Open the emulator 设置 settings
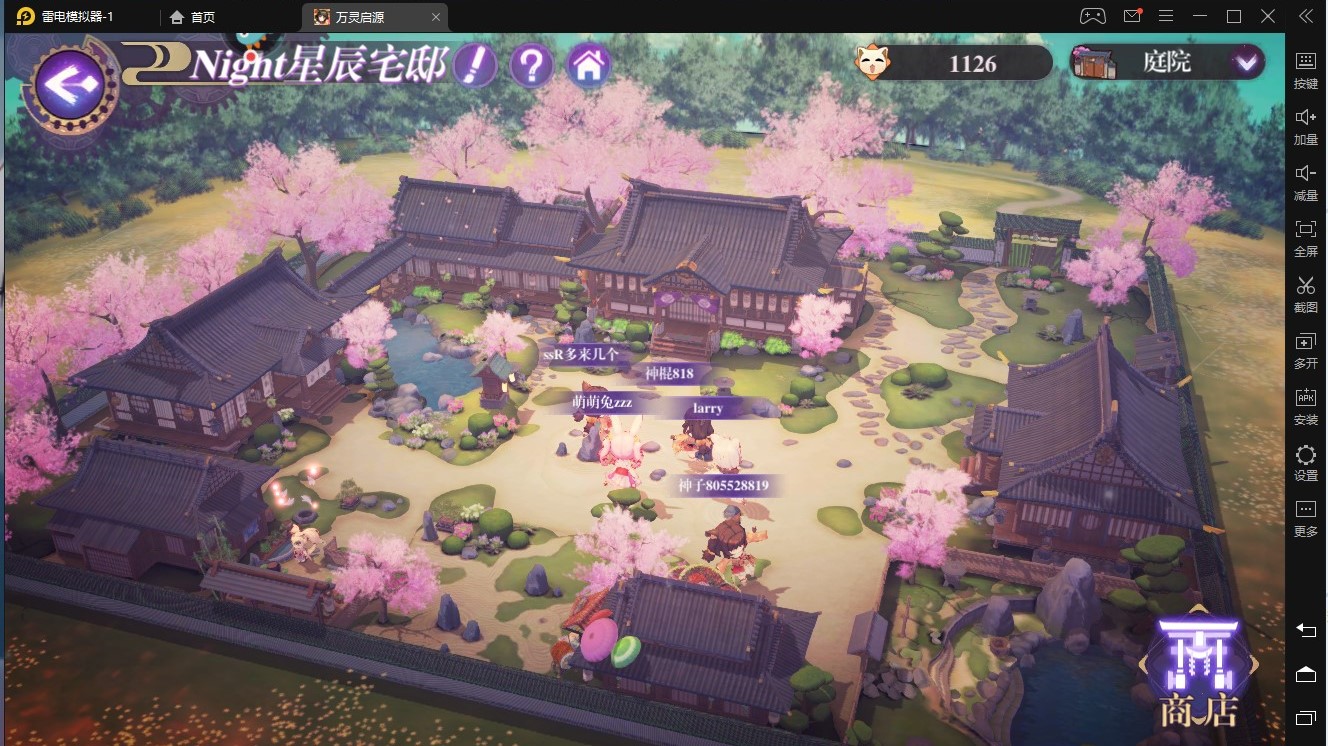The width and height of the screenshot is (1328, 746). pos(1306,463)
